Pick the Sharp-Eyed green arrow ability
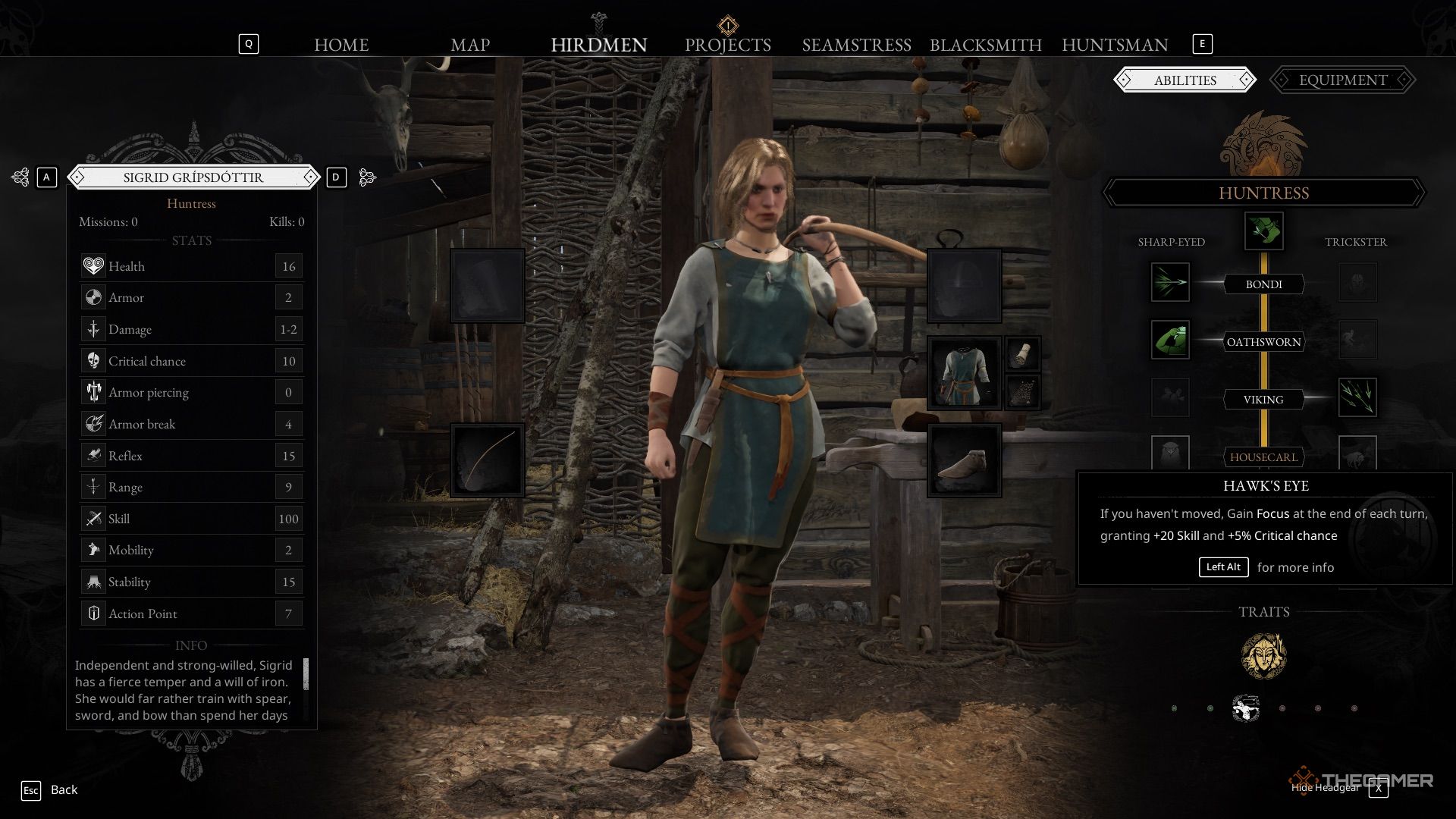This screenshot has height=819, width=1456. (1170, 282)
